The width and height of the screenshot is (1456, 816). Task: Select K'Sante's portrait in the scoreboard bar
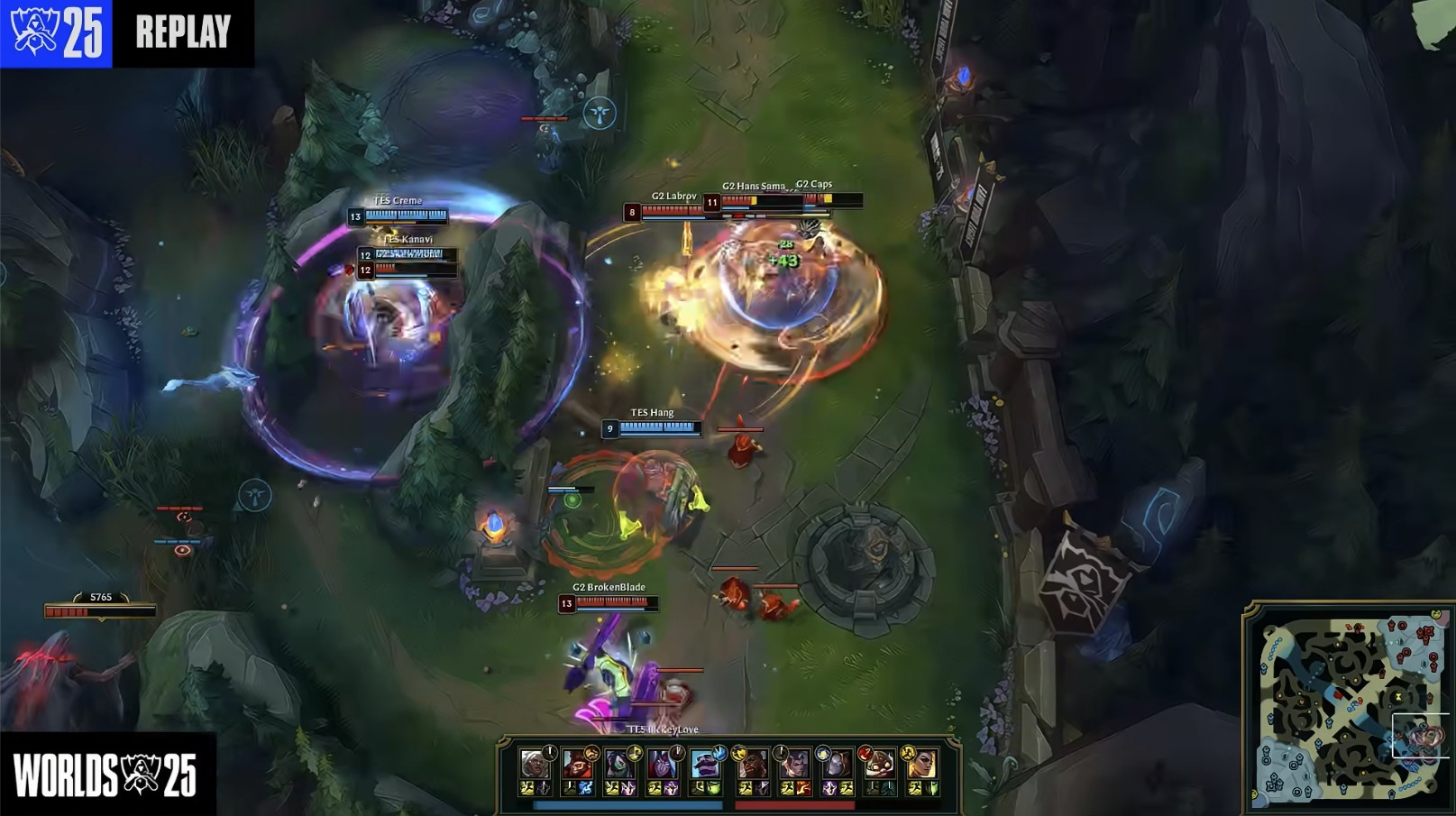point(752,765)
